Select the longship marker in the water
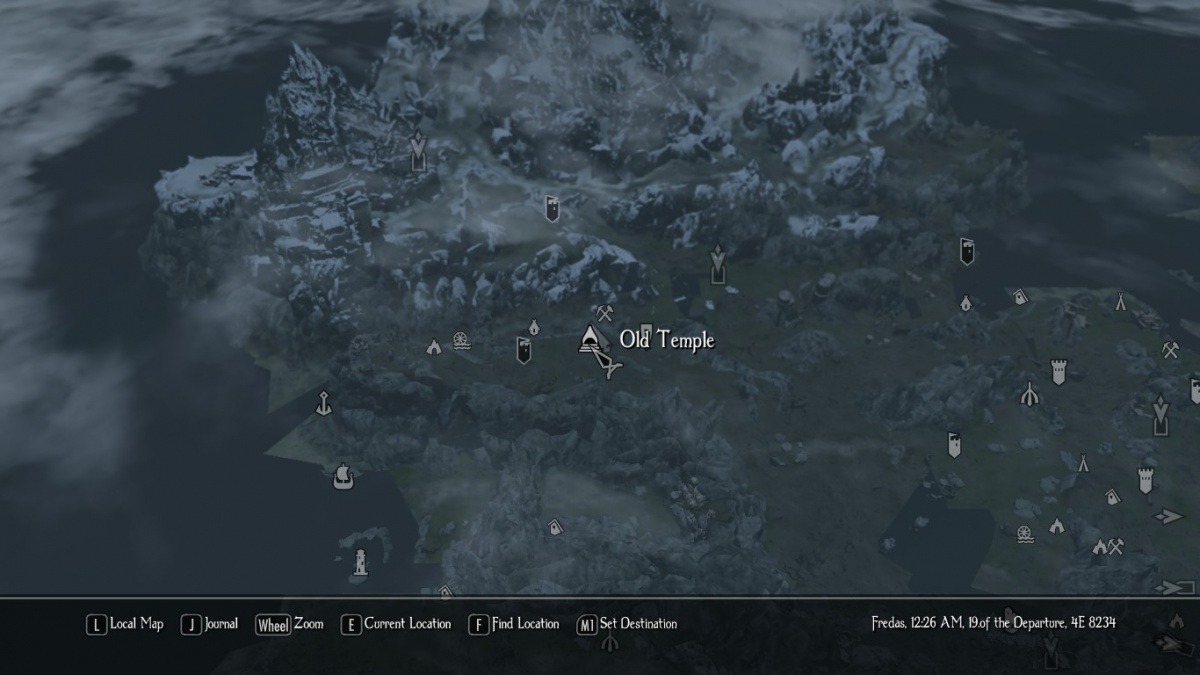The height and width of the screenshot is (675, 1200). coord(343,475)
